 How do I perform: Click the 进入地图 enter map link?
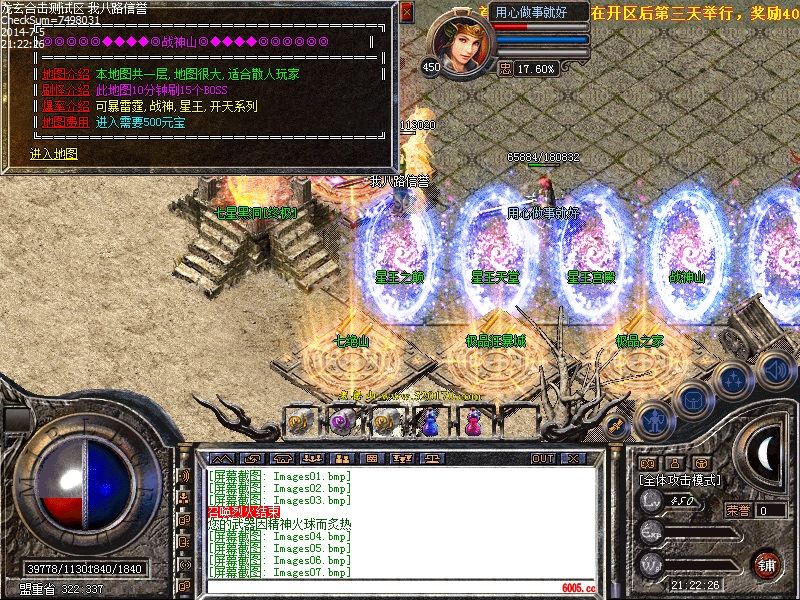point(53,154)
